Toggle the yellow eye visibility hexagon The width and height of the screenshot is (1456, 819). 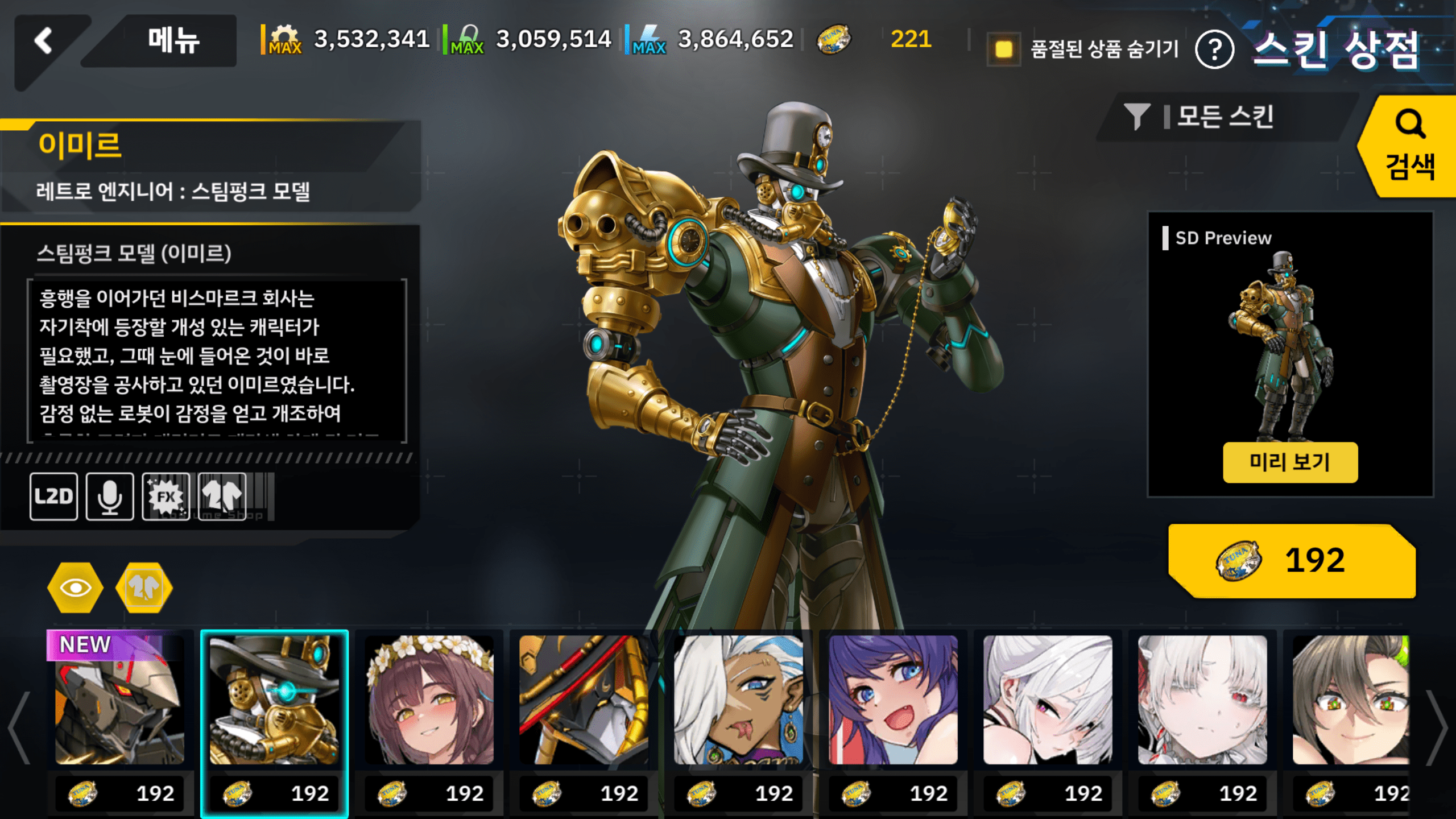(75, 588)
